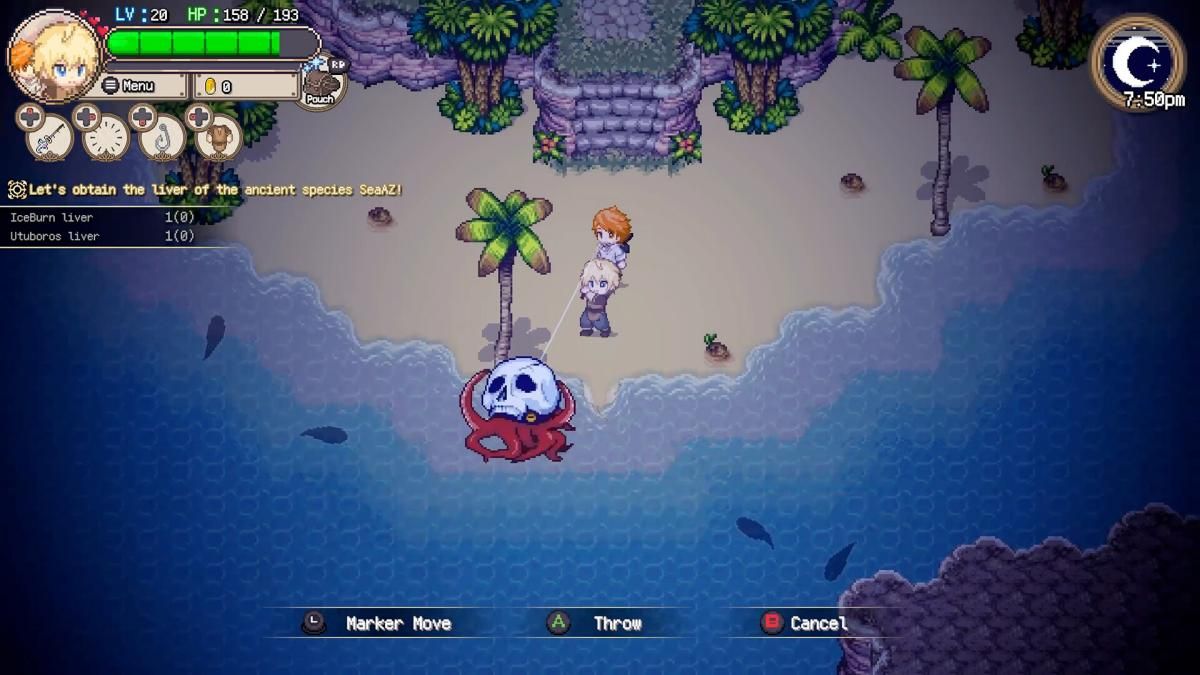Viewport: 1200px width, 675px height.
Task: Select the Utuboros liver objective row
Action: click(x=100, y=236)
